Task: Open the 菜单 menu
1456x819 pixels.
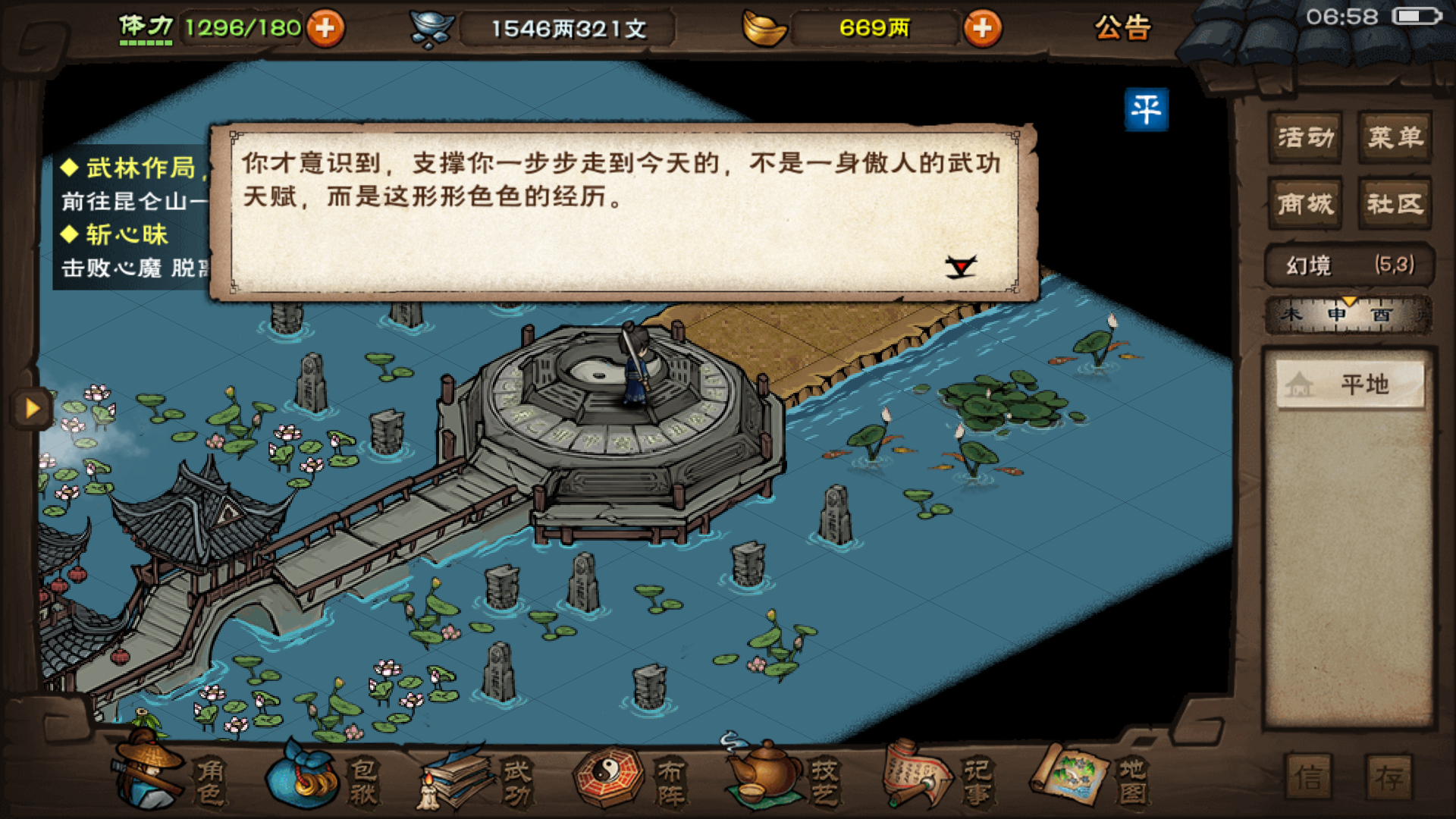Action: coord(1394,138)
